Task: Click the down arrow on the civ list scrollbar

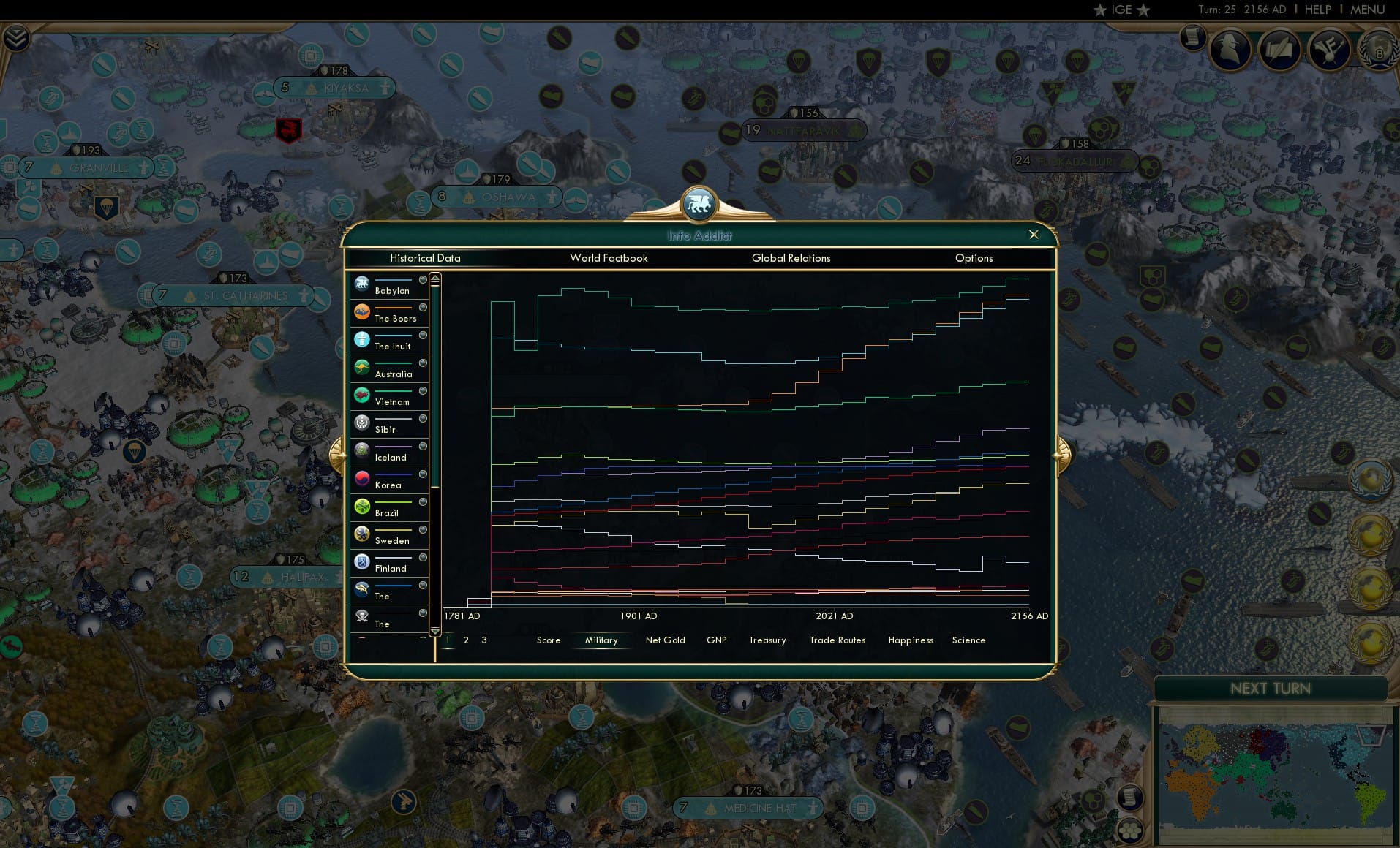Action: pos(434,632)
